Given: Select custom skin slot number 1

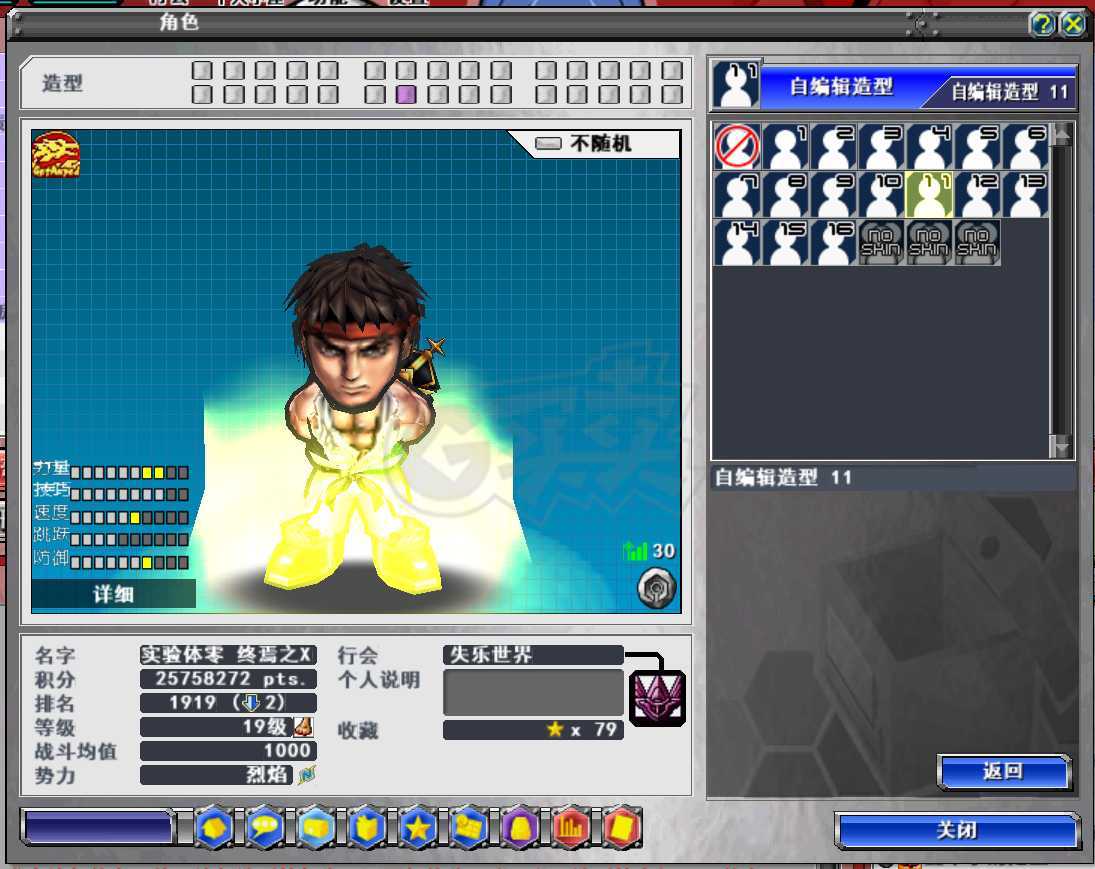Looking at the screenshot, I should 786,147.
